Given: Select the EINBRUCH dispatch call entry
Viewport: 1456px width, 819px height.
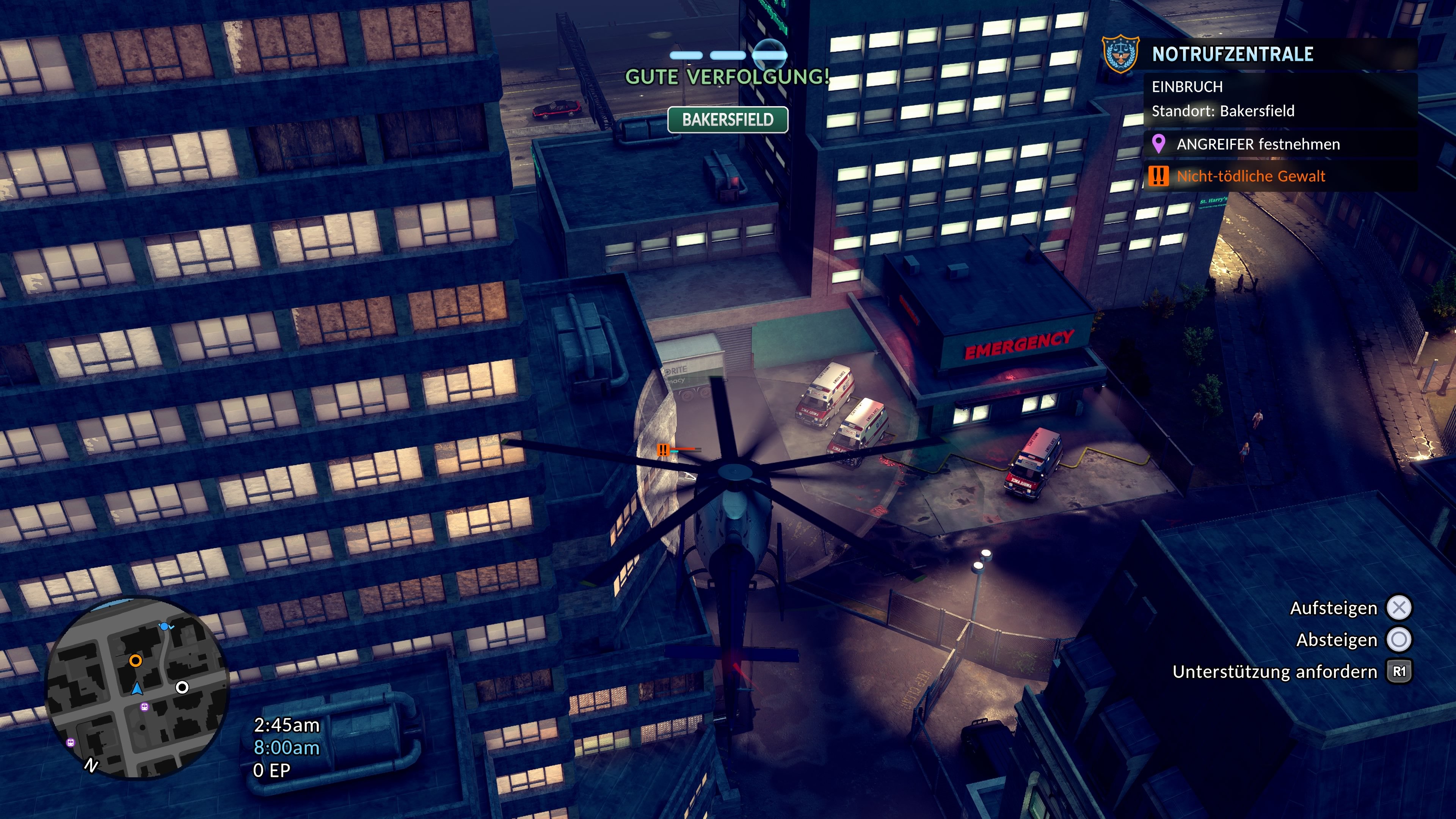Looking at the screenshot, I should (1187, 87).
